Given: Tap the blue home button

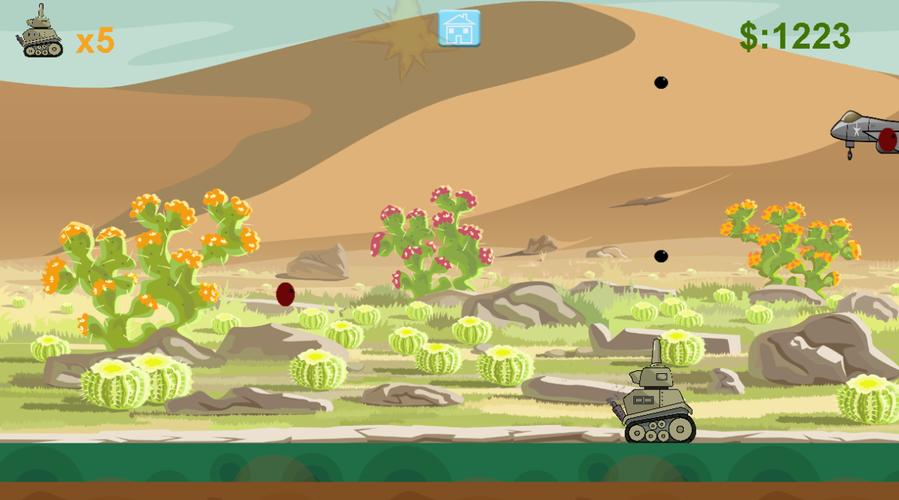Looking at the screenshot, I should tap(459, 28).
